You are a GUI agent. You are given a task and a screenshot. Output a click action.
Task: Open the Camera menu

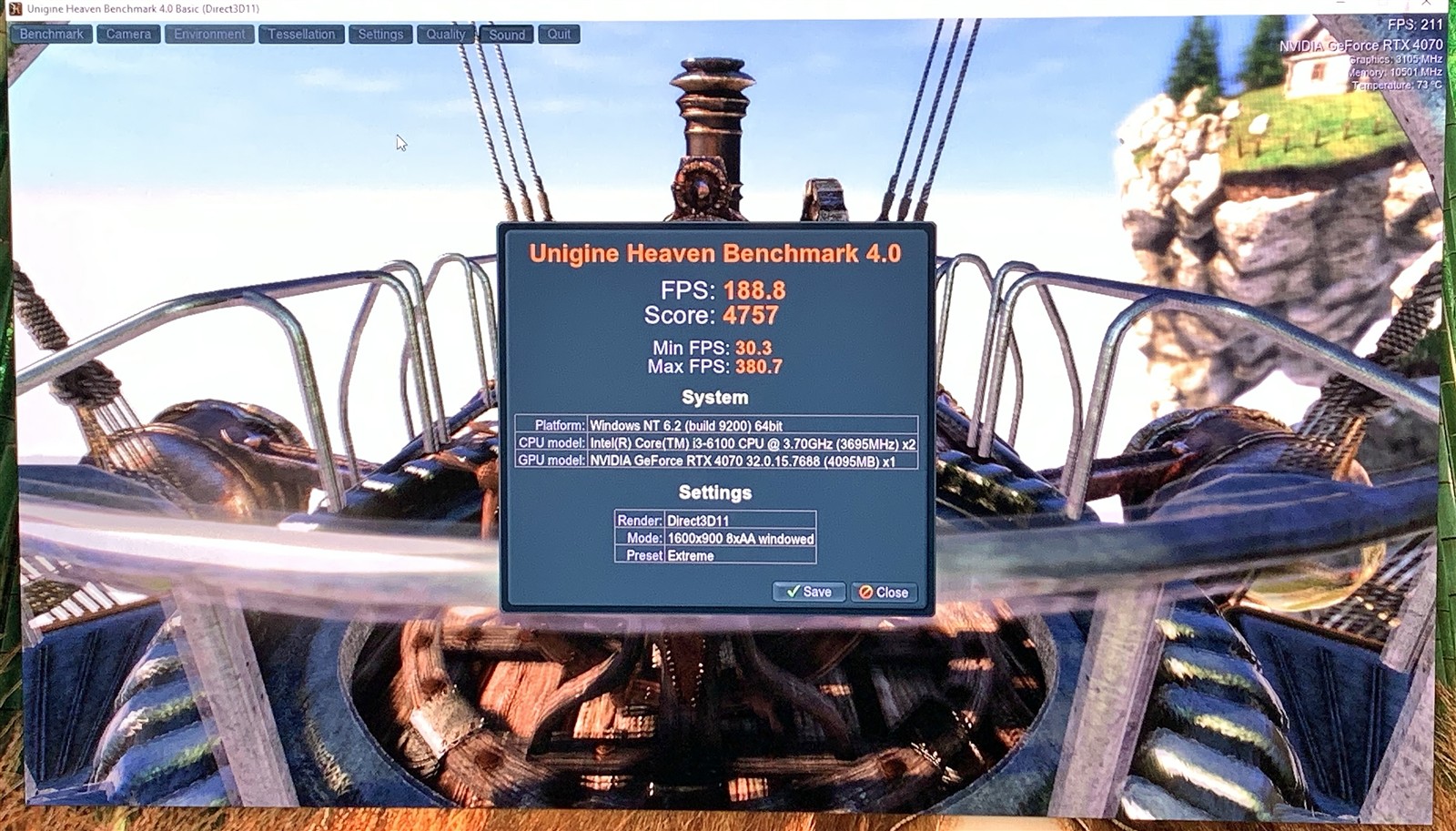pos(128,35)
